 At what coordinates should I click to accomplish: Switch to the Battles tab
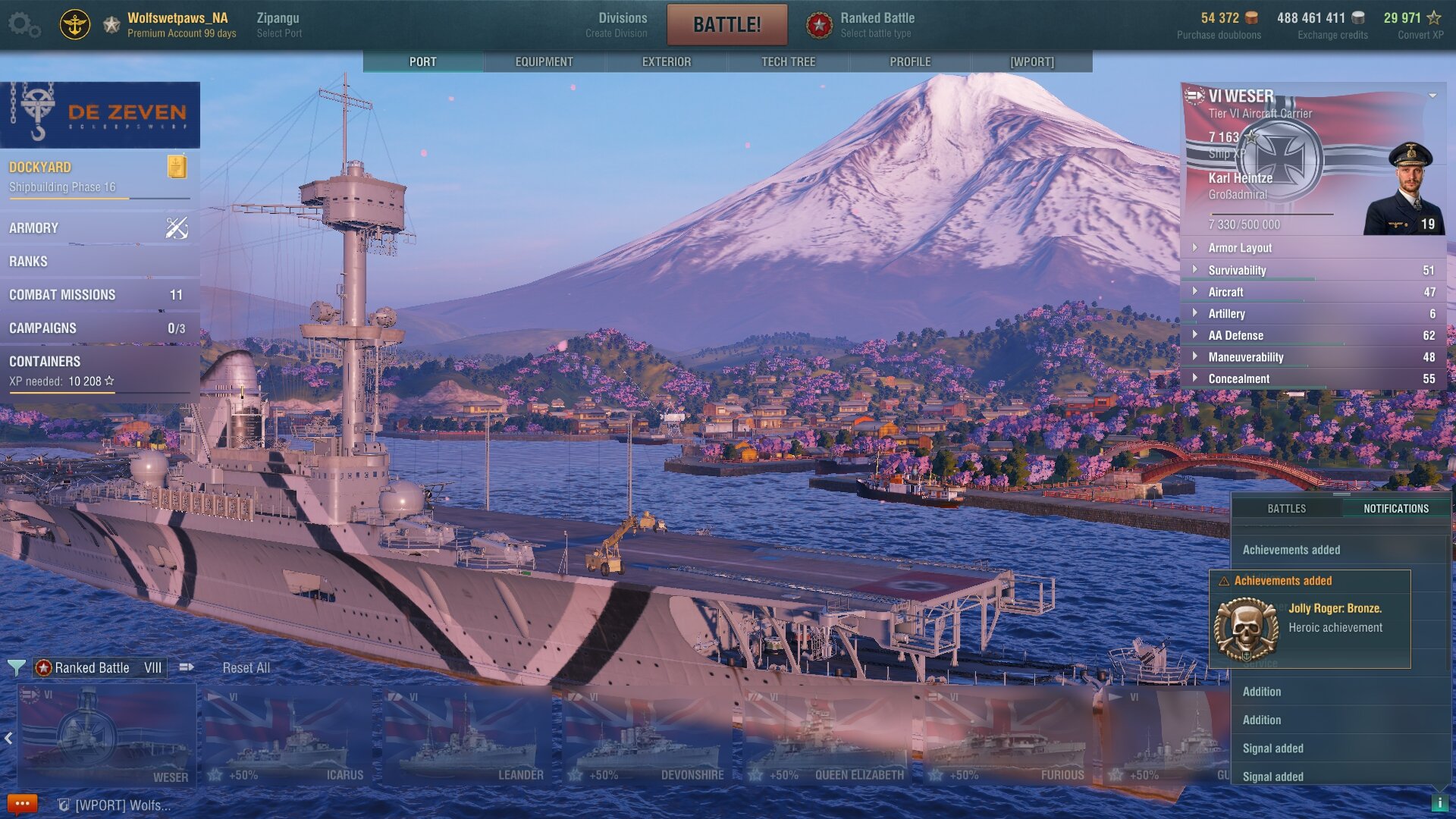tap(1286, 508)
